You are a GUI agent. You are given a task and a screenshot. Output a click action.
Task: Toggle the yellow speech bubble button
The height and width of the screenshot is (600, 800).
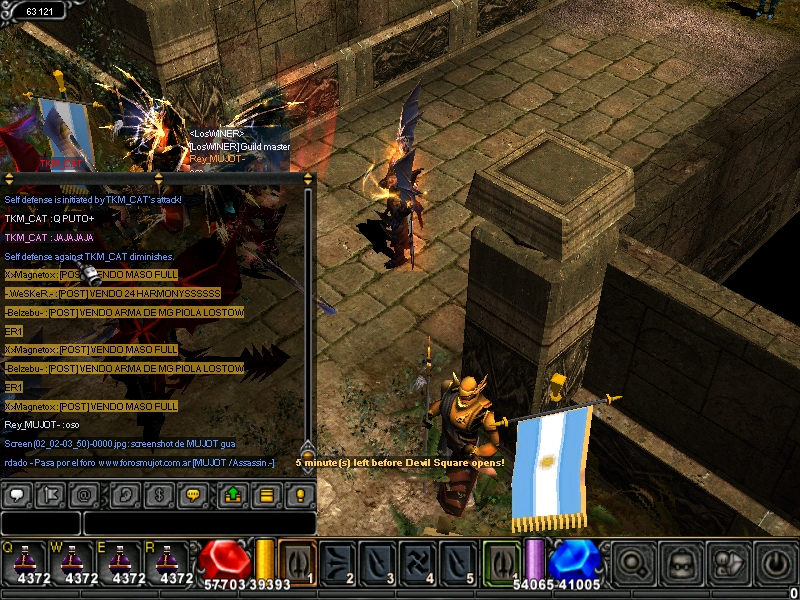click(193, 494)
